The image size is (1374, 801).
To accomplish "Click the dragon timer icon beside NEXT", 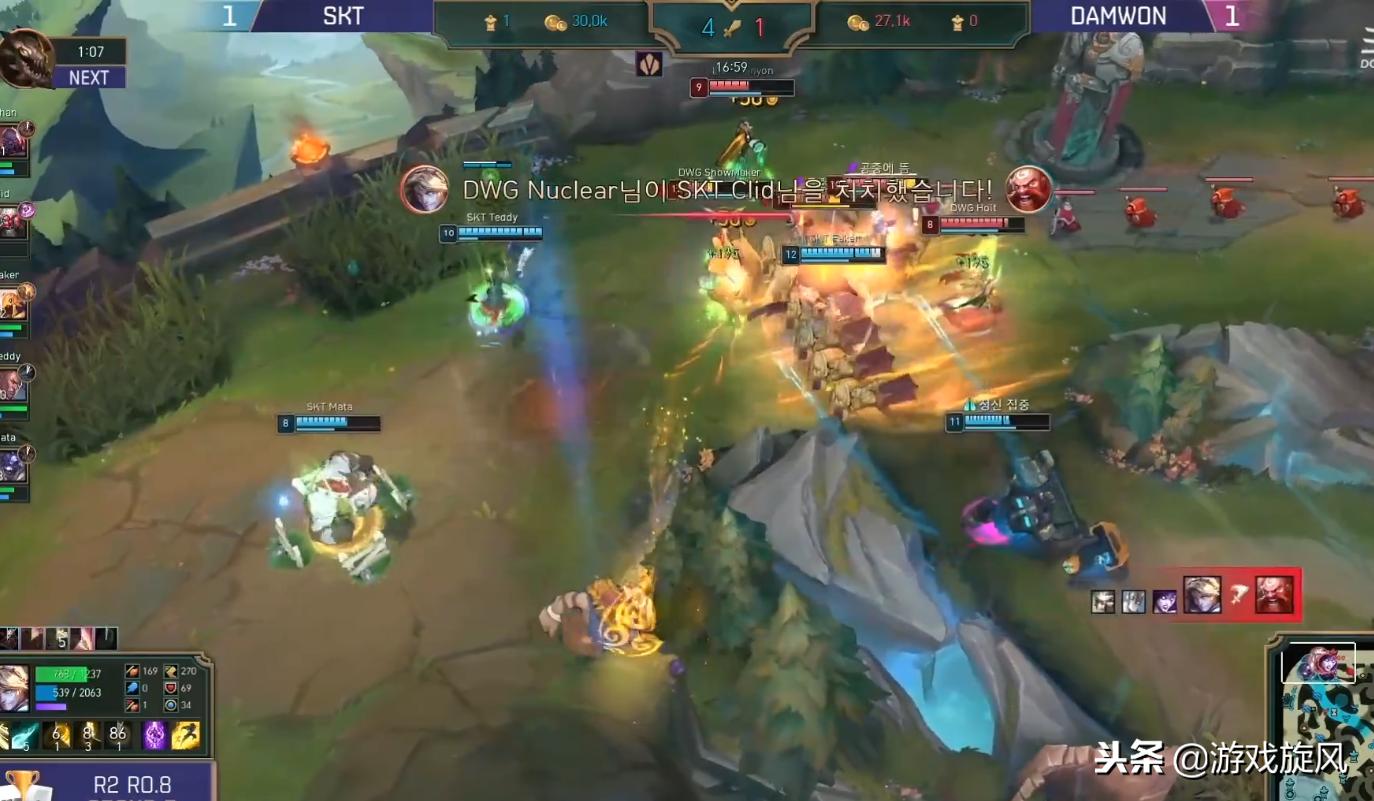I will click(24, 58).
